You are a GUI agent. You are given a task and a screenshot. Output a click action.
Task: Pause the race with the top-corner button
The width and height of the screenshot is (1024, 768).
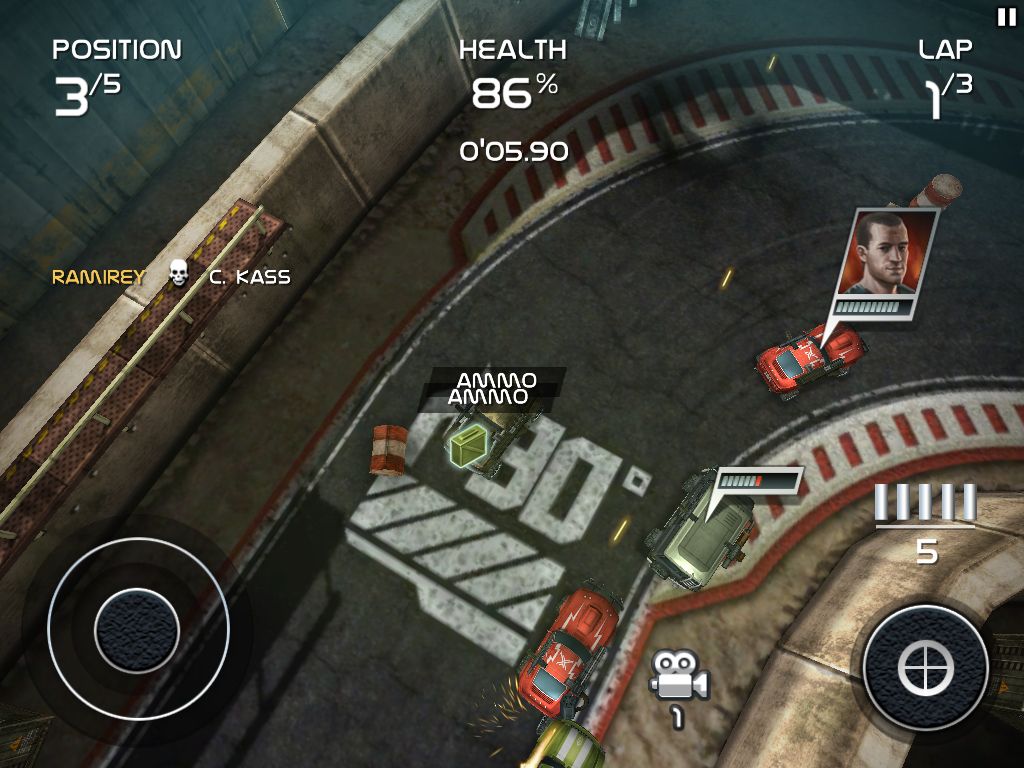(1005, 16)
